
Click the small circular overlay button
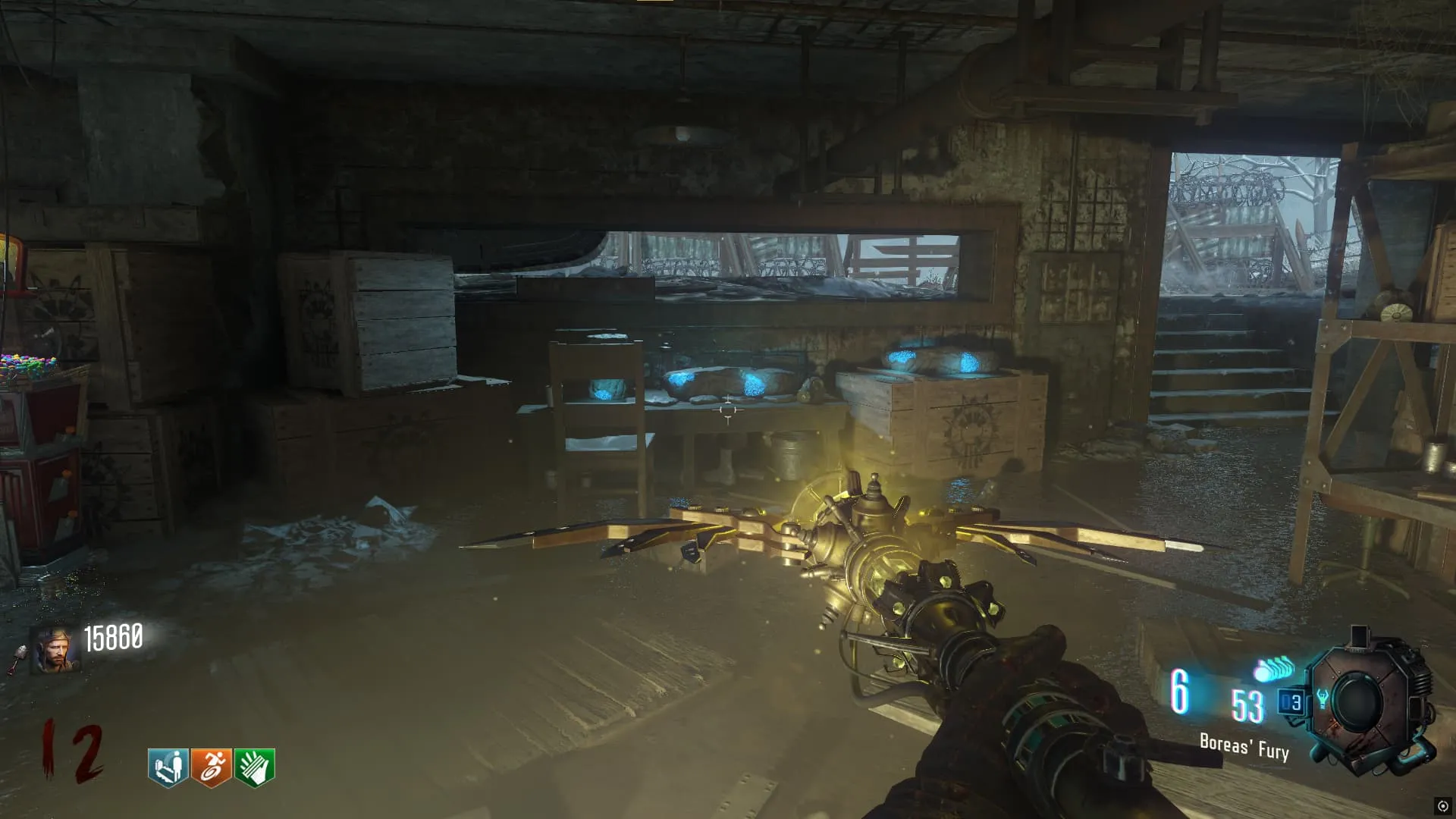click(x=1442, y=806)
